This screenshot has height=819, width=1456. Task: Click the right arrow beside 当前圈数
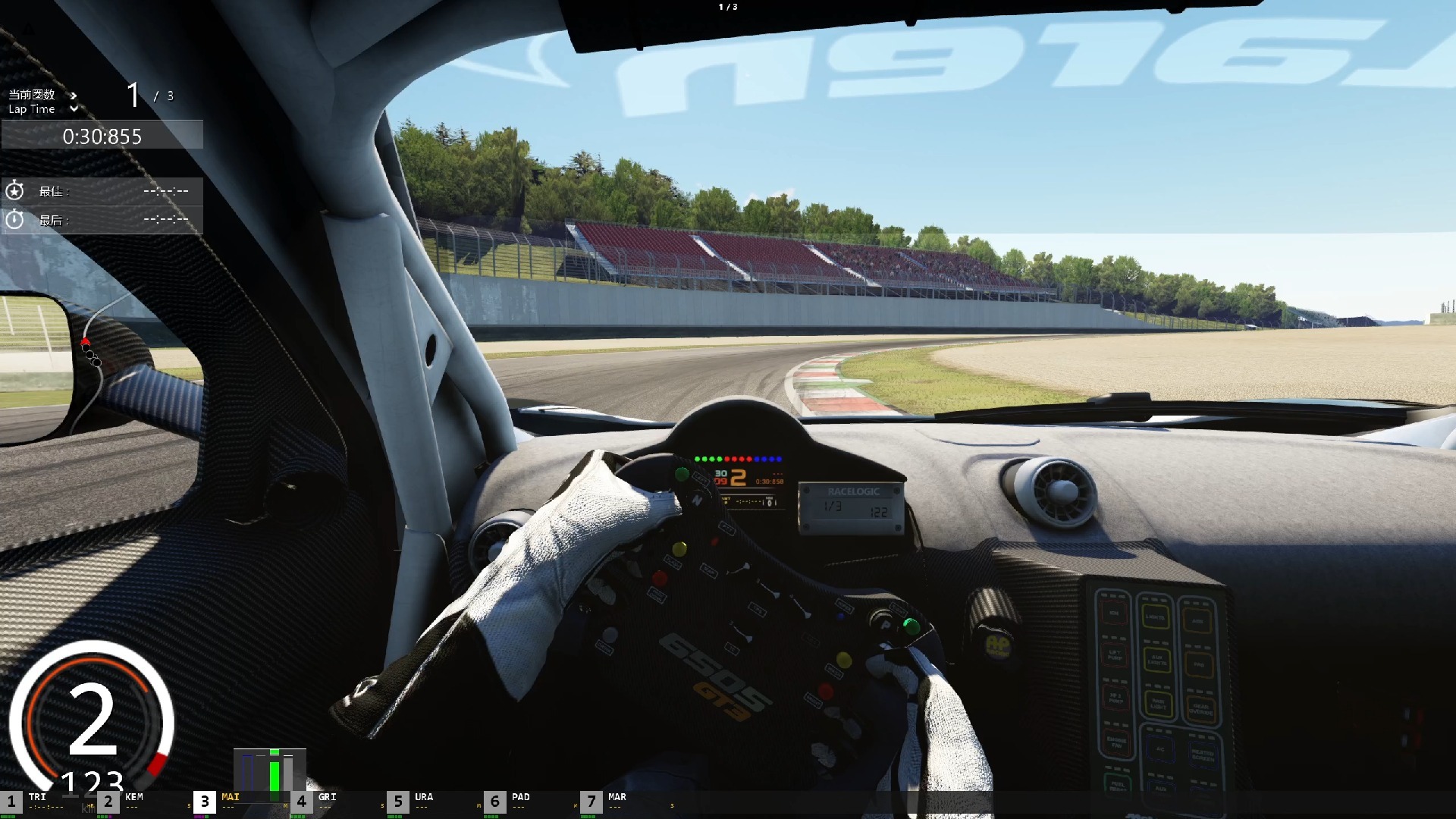click(x=74, y=96)
